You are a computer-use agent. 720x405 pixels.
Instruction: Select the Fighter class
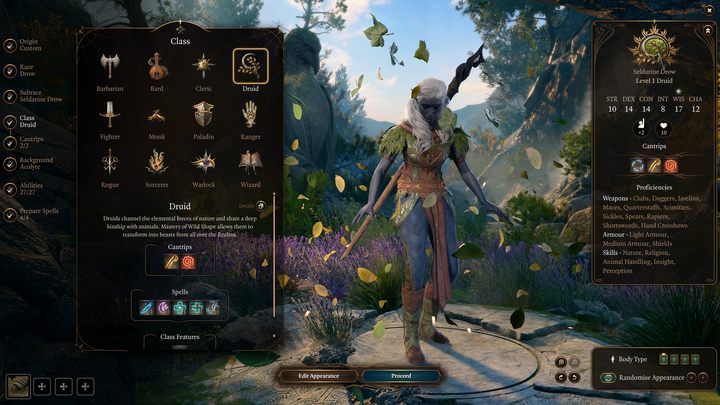point(111,114)
